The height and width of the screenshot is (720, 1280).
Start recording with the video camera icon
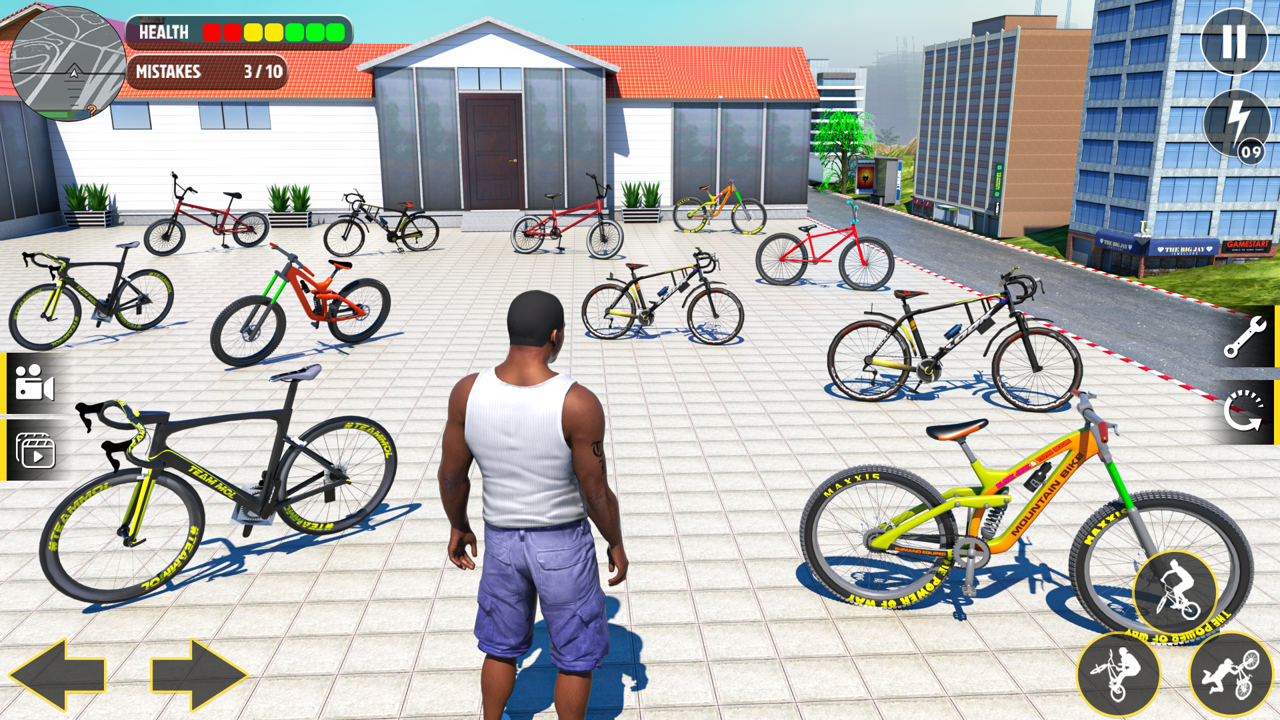coord(34,387)
